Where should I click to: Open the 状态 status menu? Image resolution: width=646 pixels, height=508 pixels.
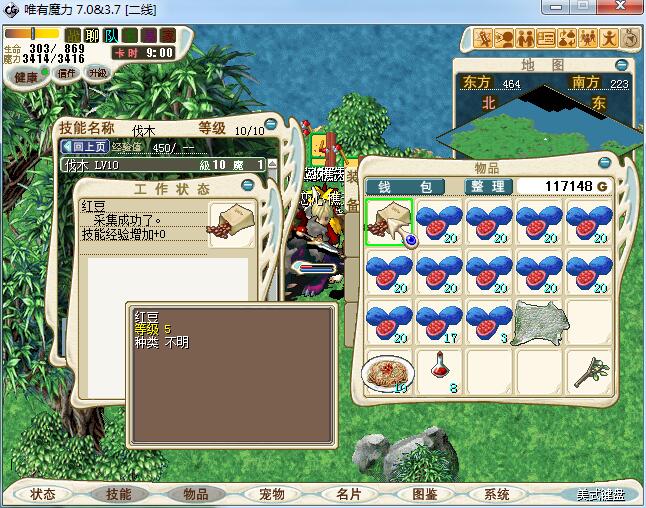[43, 494]
